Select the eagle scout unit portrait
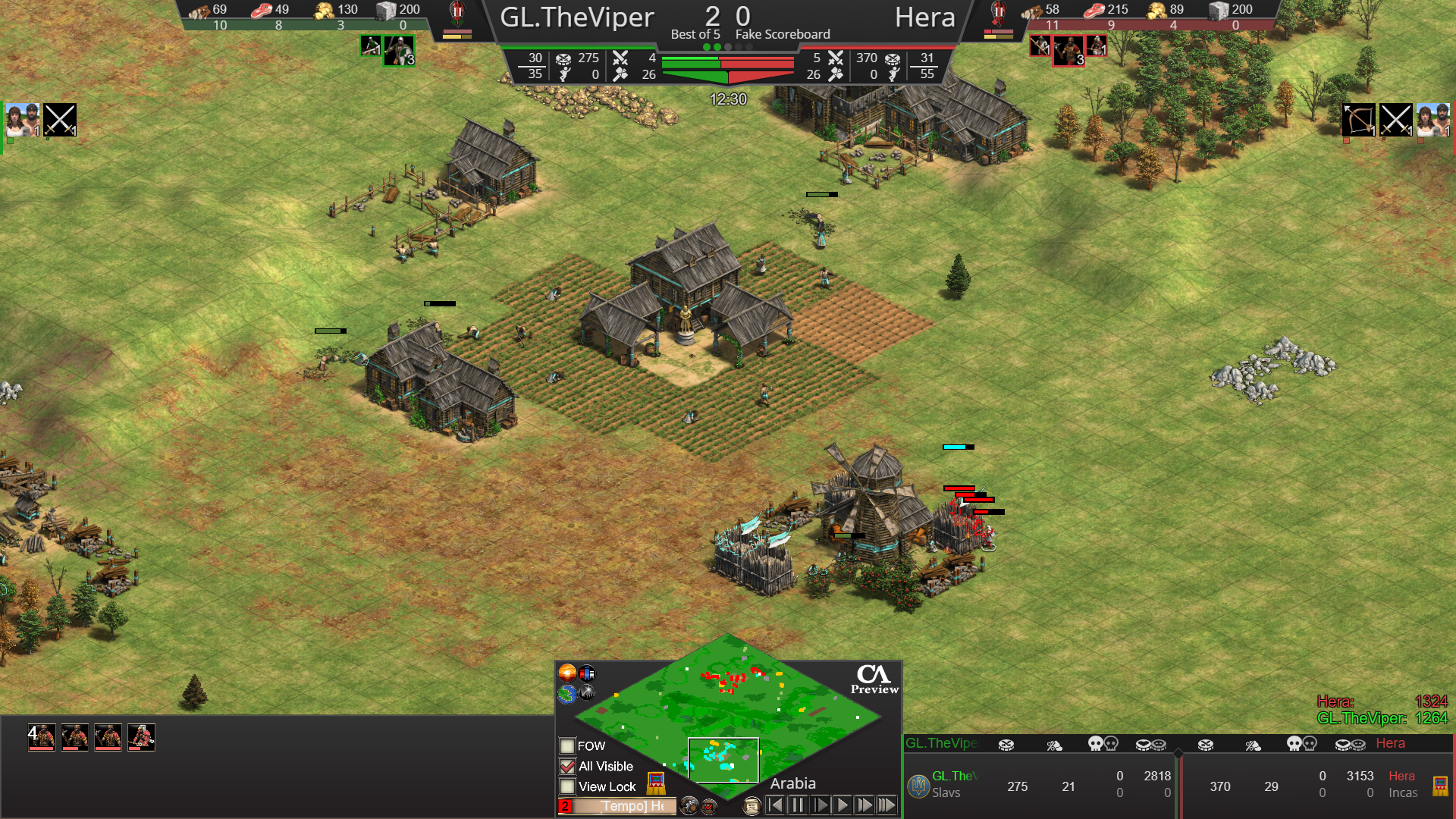The width and height of the screenshot is (1456, 819). [x=141, y=737]
